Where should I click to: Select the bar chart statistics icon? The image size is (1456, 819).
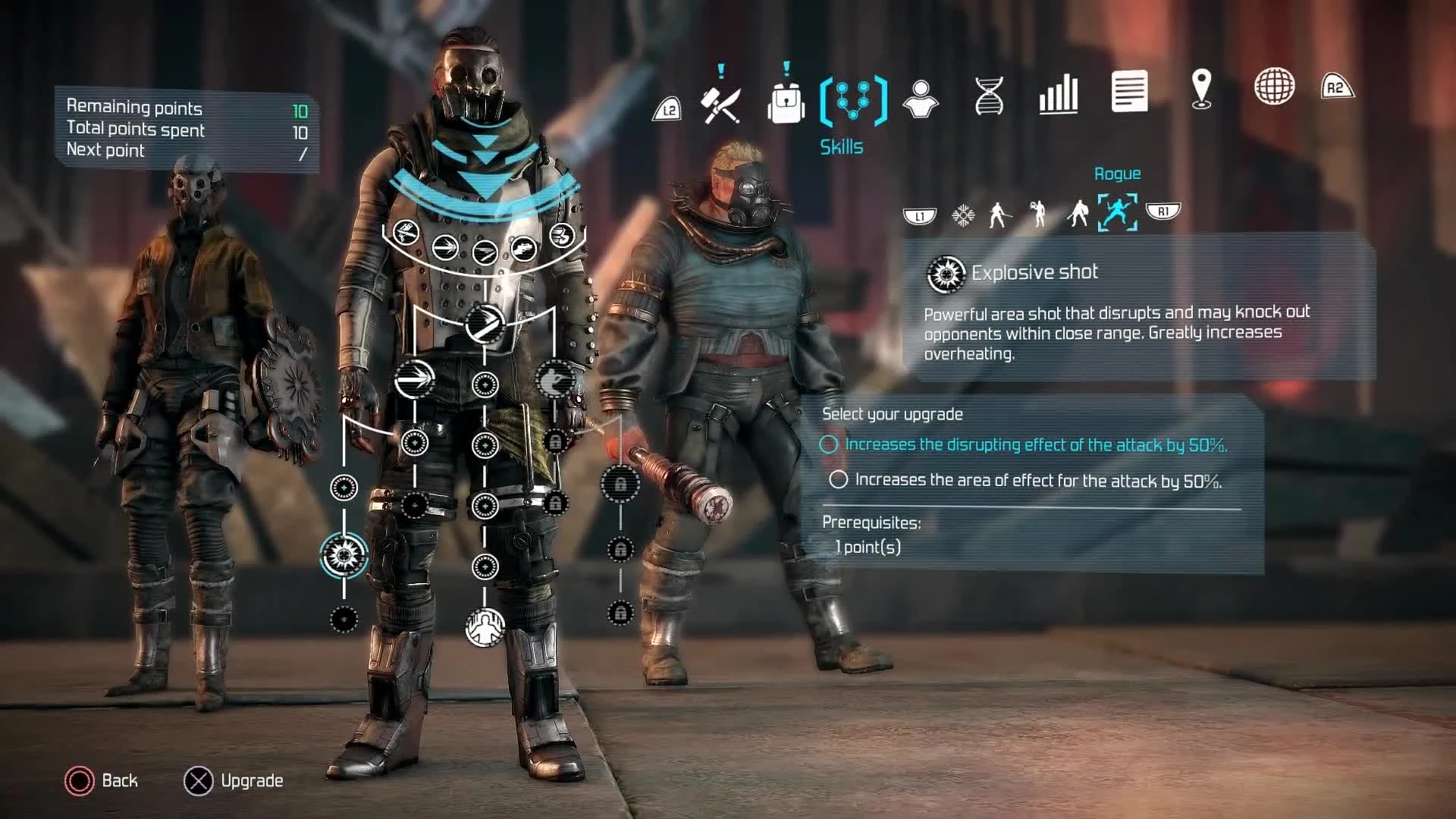(1057, 93)
